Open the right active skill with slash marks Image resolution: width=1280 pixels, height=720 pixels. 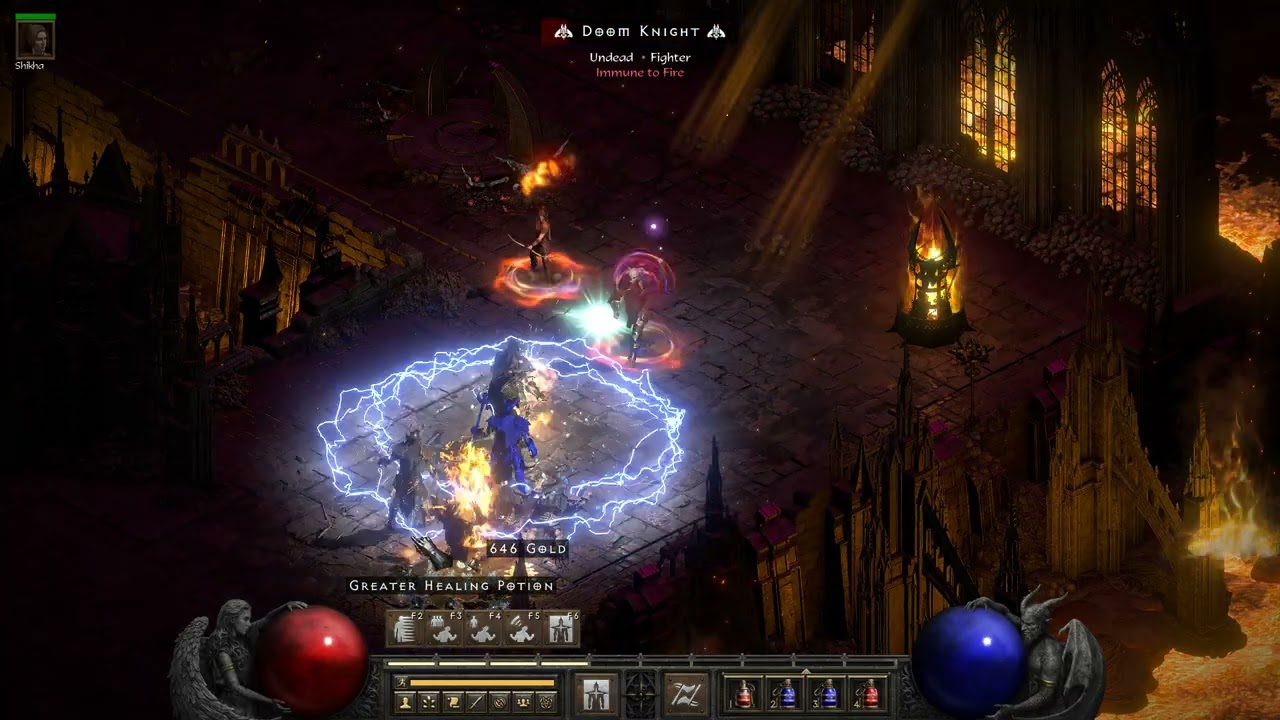pyautogui.click(x=686, y=694)
